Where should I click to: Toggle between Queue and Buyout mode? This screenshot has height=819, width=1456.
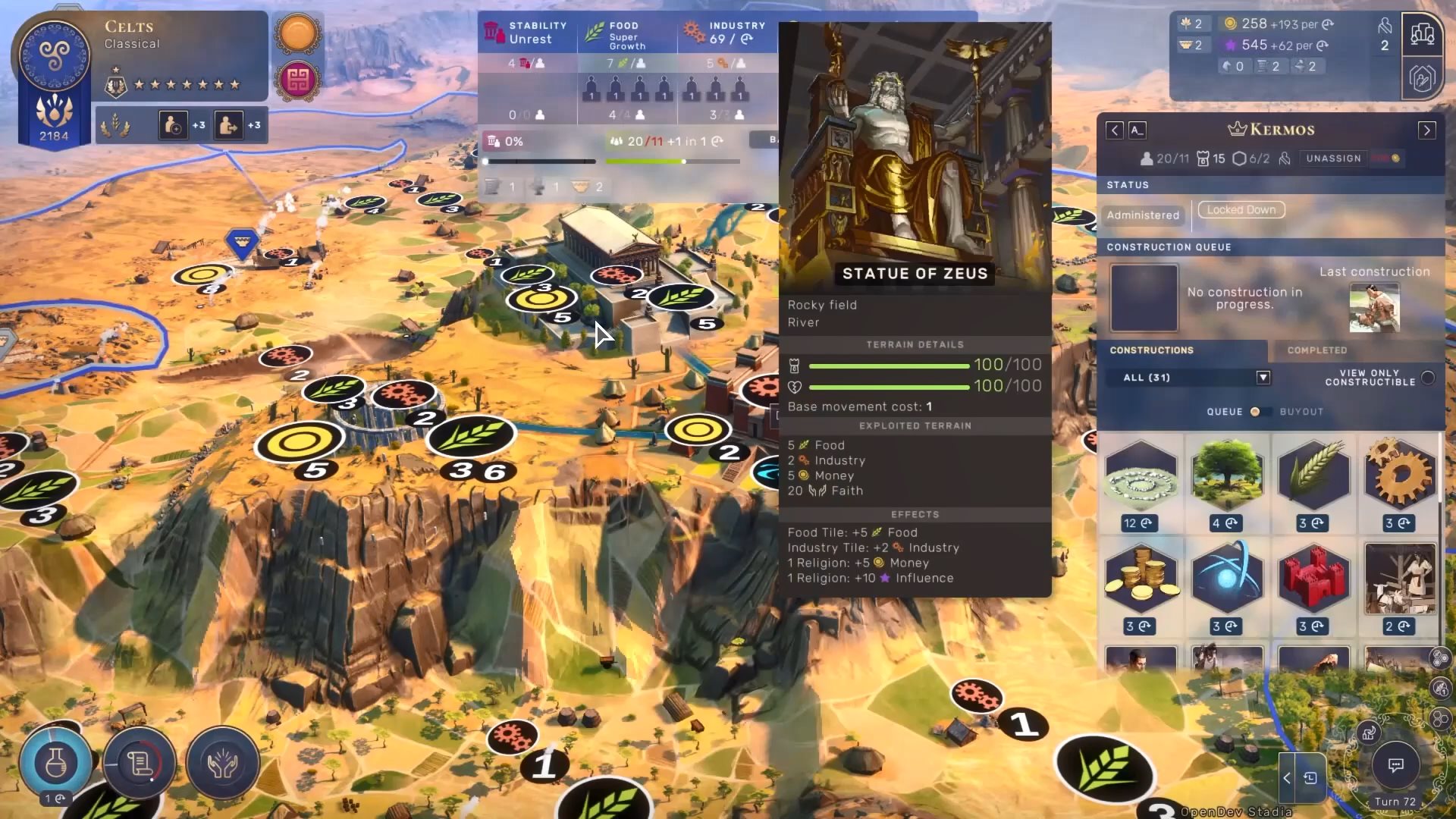tap(1255, 412)
